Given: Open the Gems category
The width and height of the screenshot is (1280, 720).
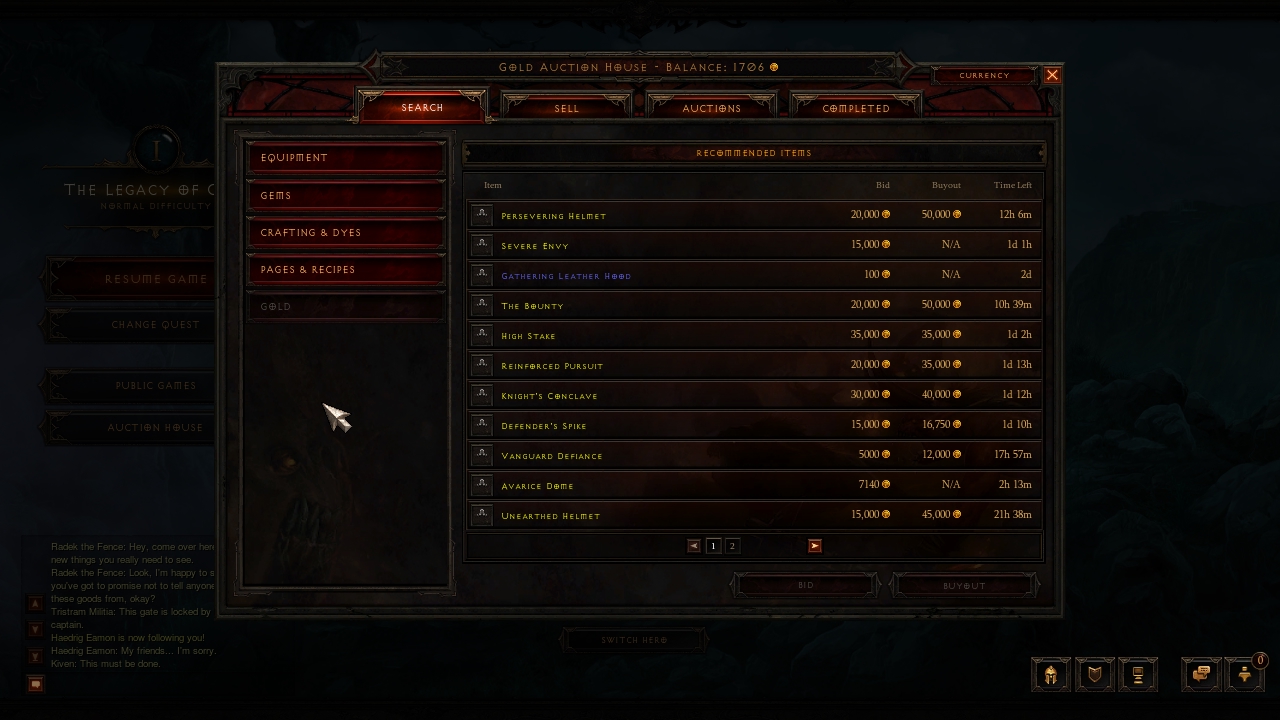Looking at the screenshot, I should pyautogui.click(x=345, y=195).
